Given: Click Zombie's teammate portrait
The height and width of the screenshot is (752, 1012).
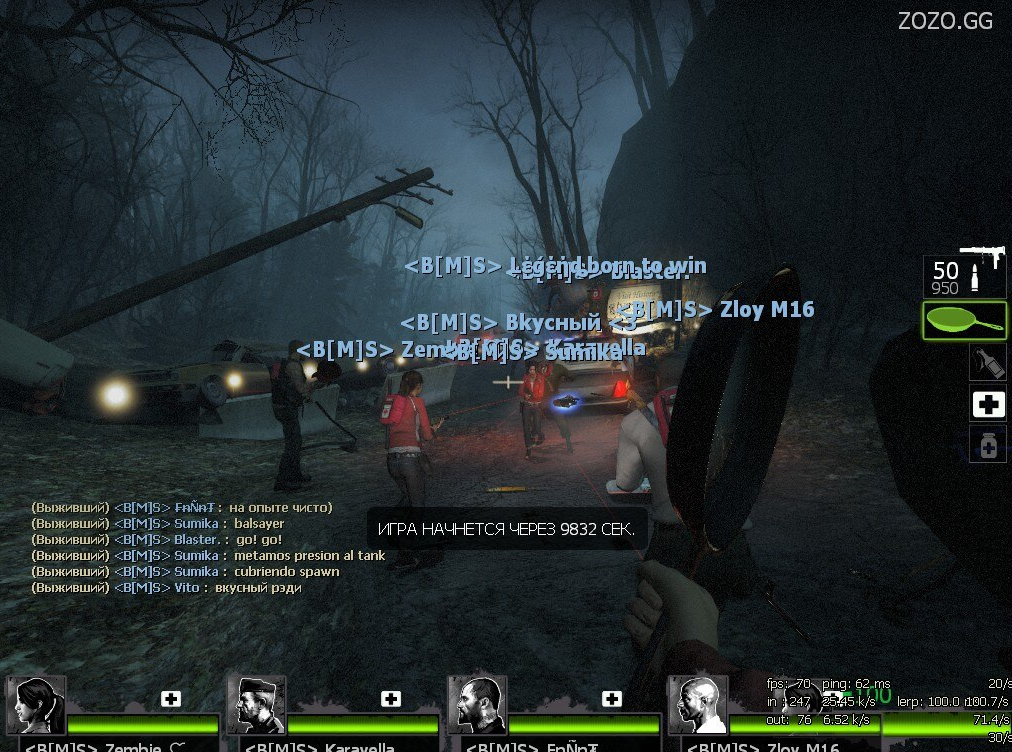Looking at the screenshot, I should [36, 706].
